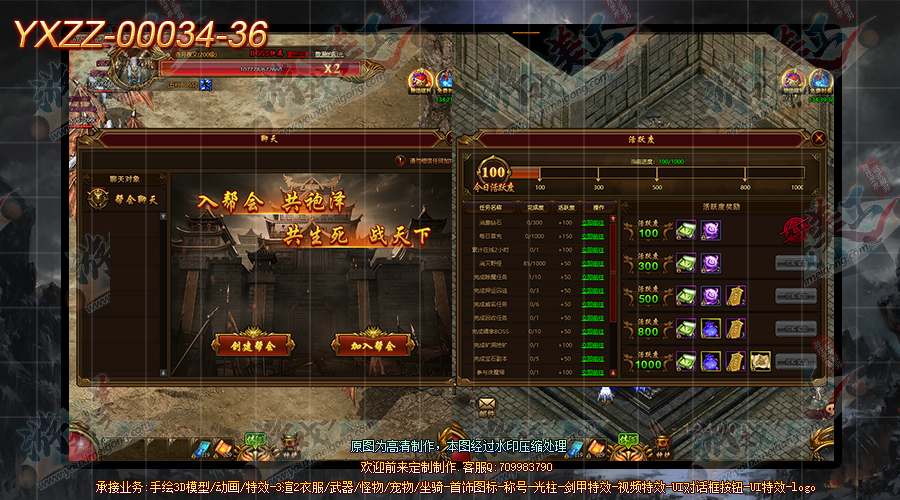900x500 pixels.
Task: Select the green cash reward in the 500 row
Action: (x=687, y=296)
